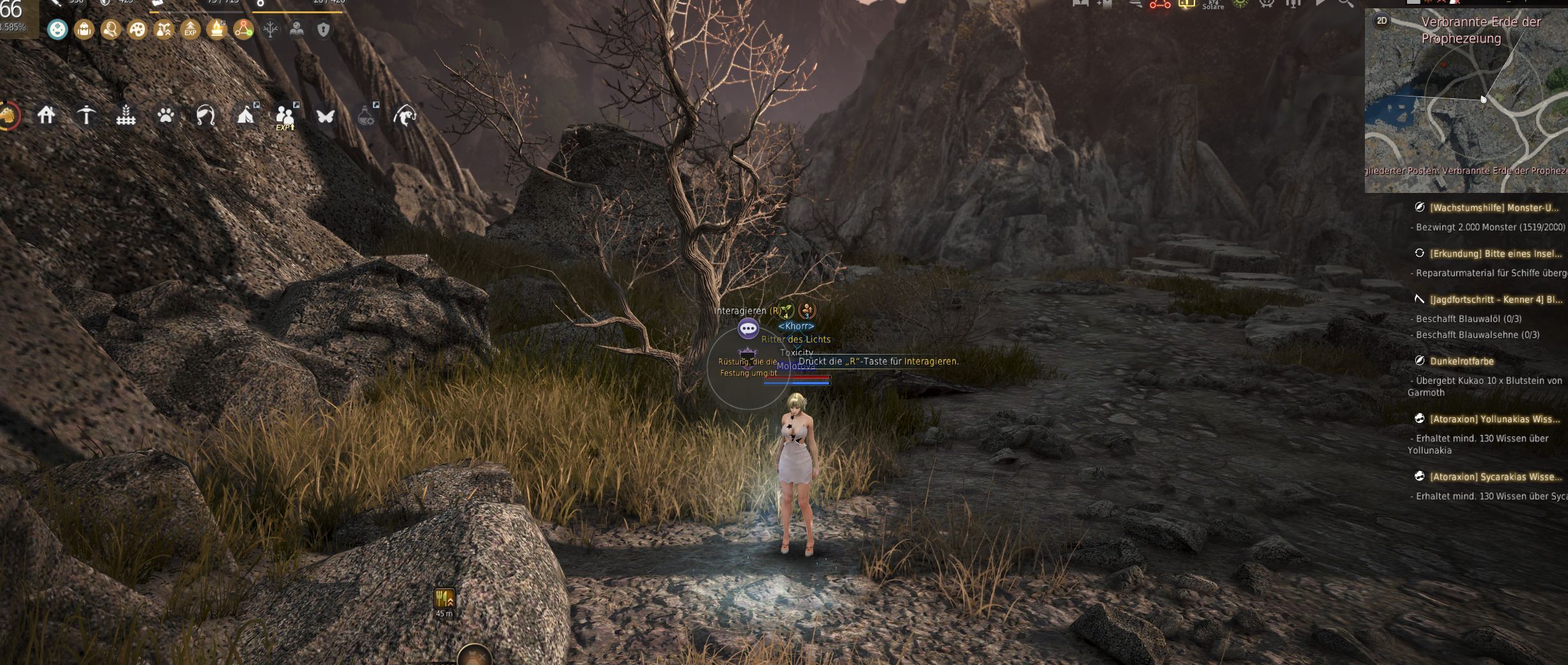Open the tent camp icon
1568x665 pixels.
[246, 116]
